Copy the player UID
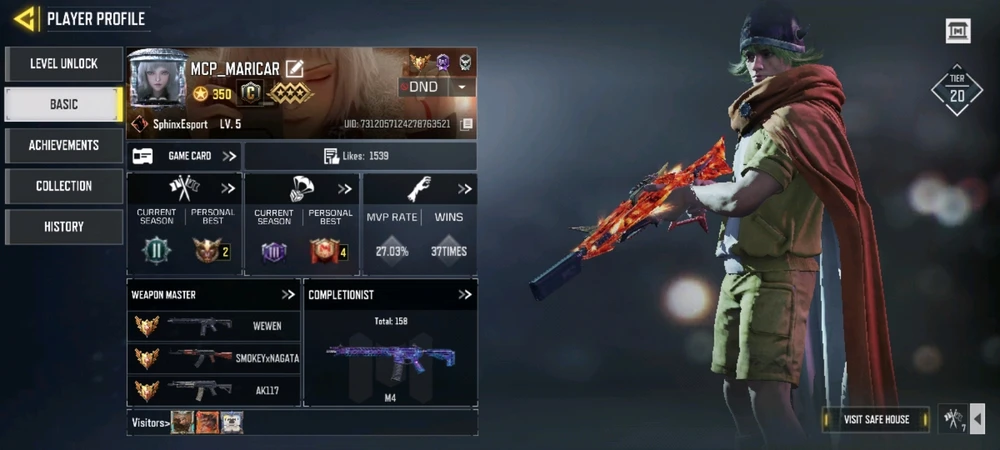 (x=466, y=125)
